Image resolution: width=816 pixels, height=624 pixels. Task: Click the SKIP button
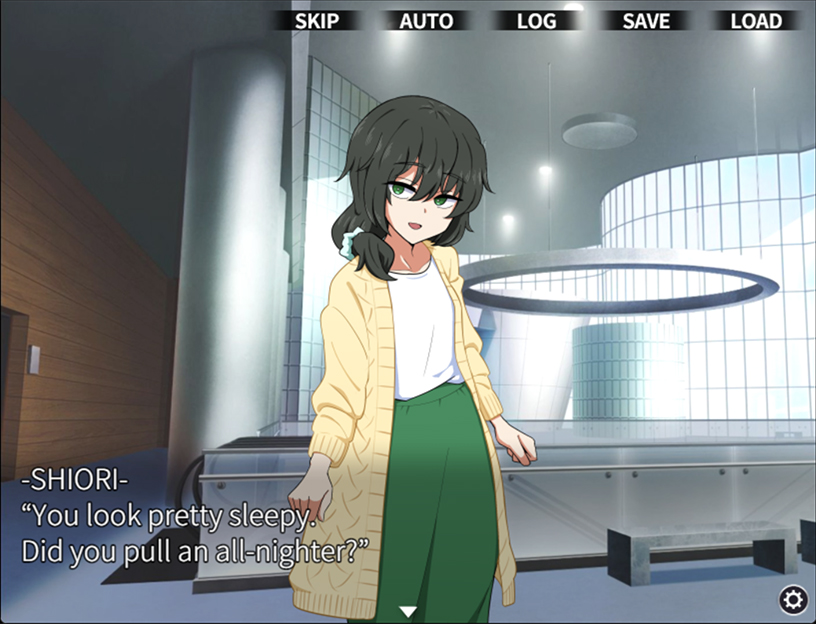317,21
